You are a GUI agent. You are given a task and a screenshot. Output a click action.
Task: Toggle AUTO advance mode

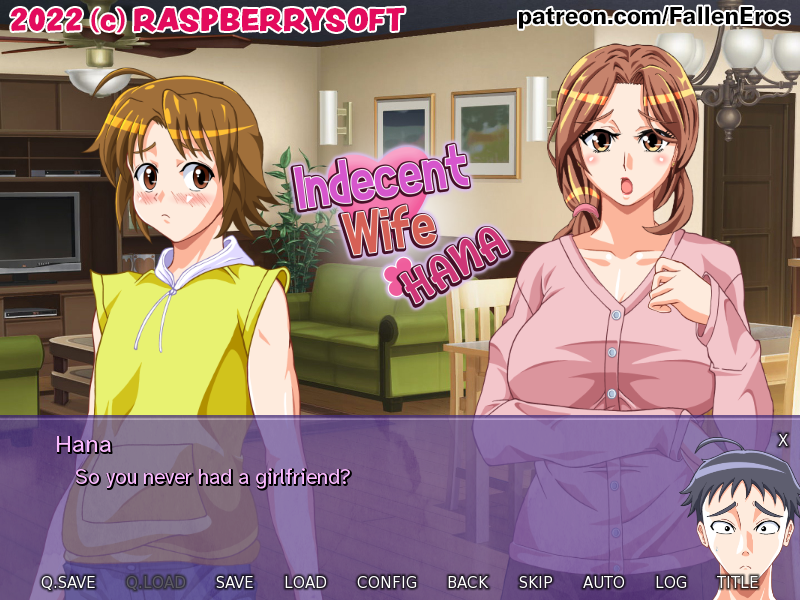pyautogui.click(x=604, y=582)
